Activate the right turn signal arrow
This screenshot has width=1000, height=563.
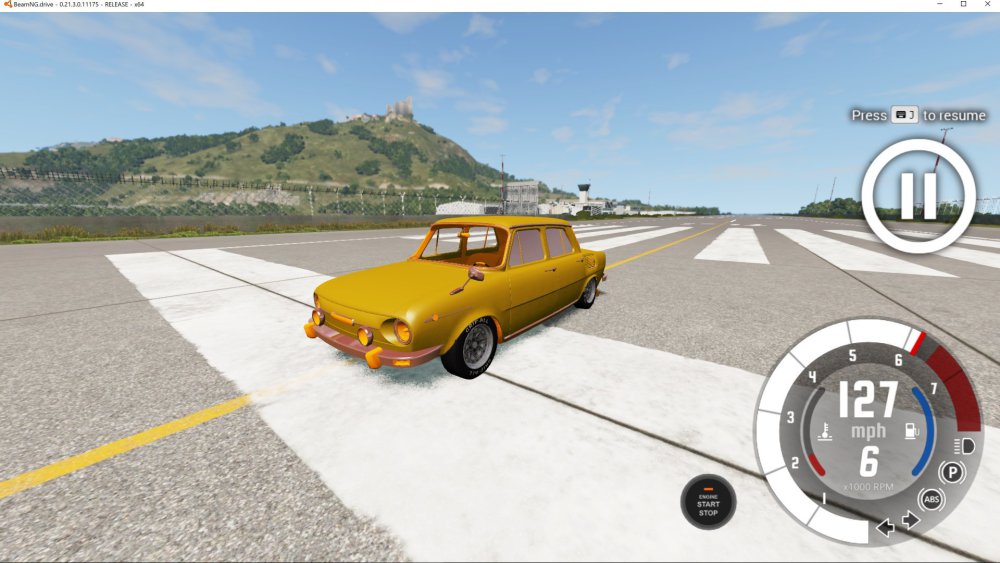click(910, 520)
